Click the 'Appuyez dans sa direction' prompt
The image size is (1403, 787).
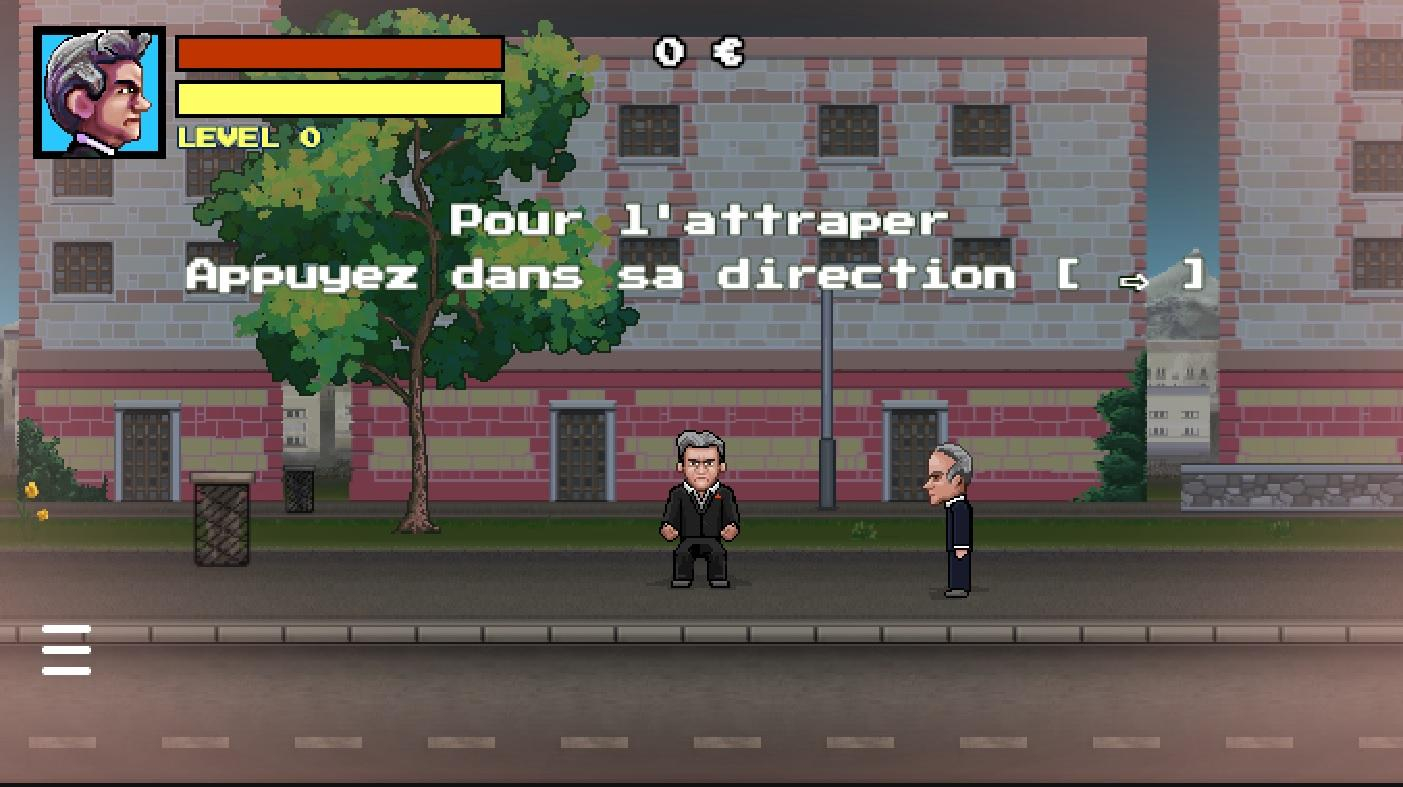600,276
